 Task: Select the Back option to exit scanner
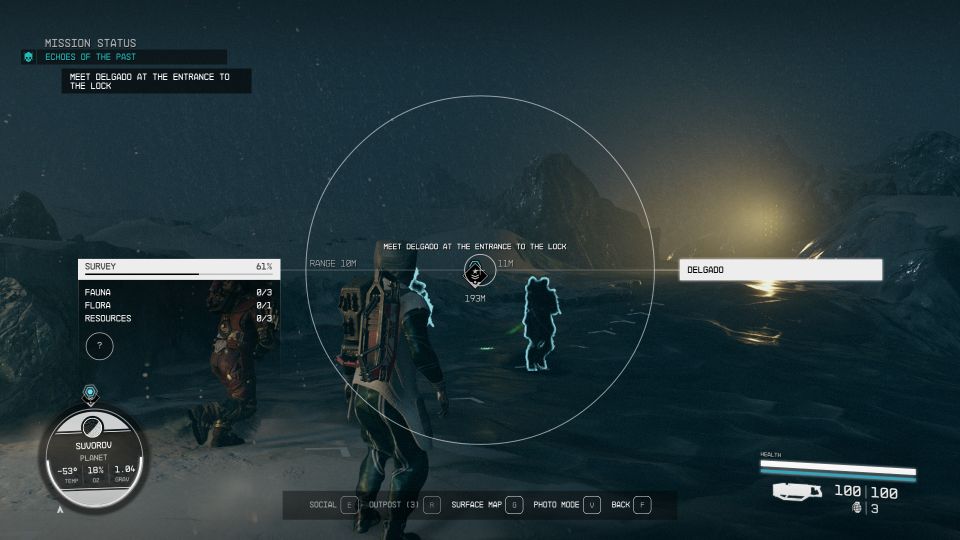tap(630, 505)
